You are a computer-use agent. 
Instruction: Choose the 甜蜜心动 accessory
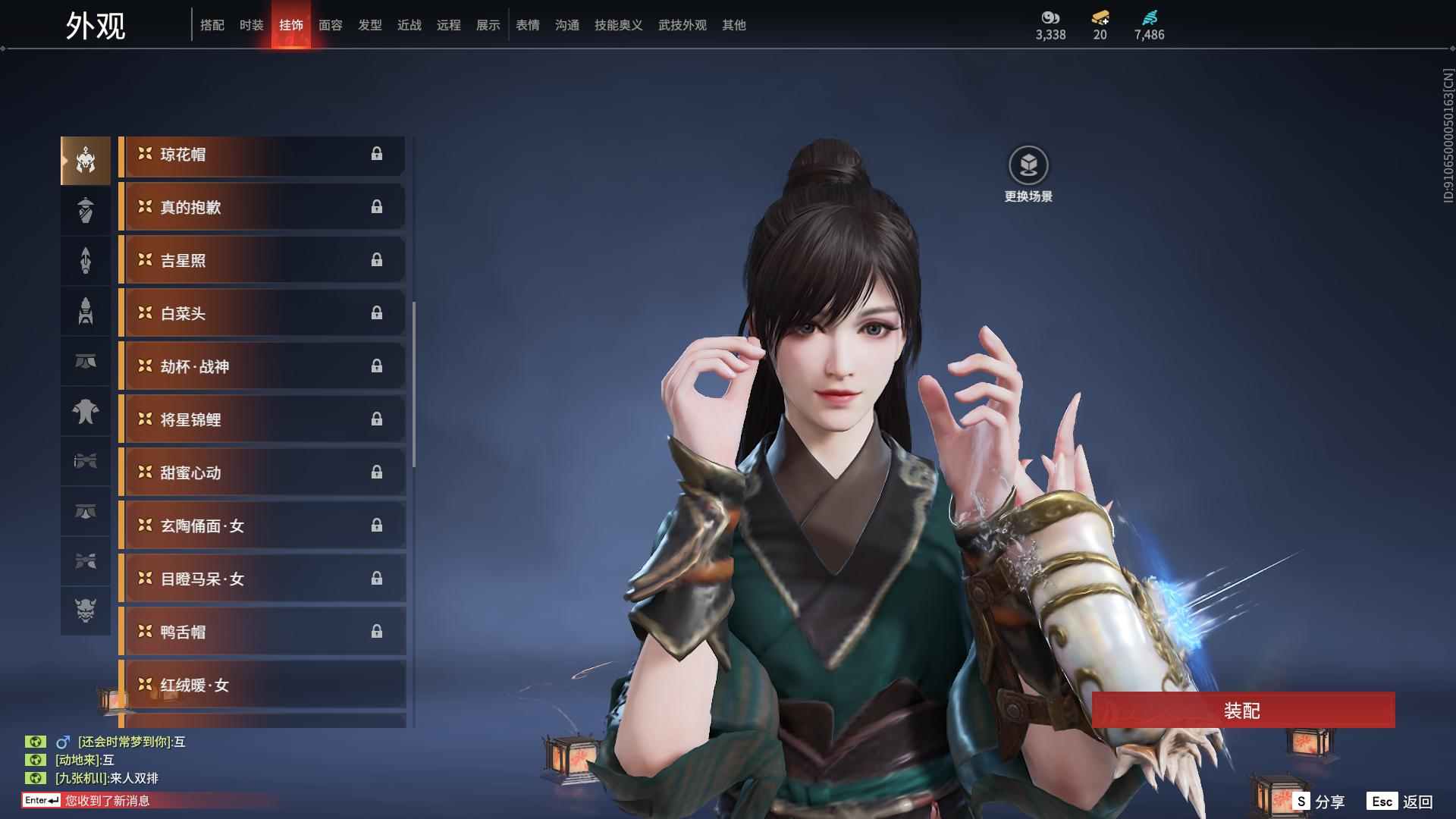click(262, 473)
